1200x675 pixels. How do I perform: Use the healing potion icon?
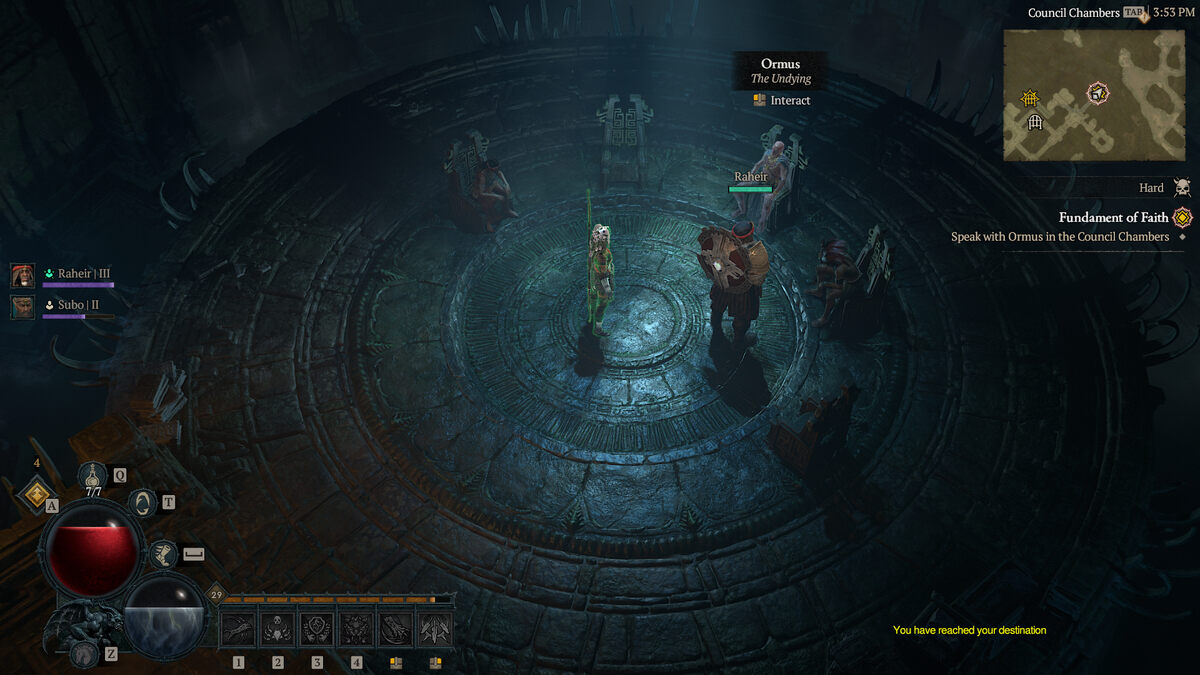coord(93,476)
